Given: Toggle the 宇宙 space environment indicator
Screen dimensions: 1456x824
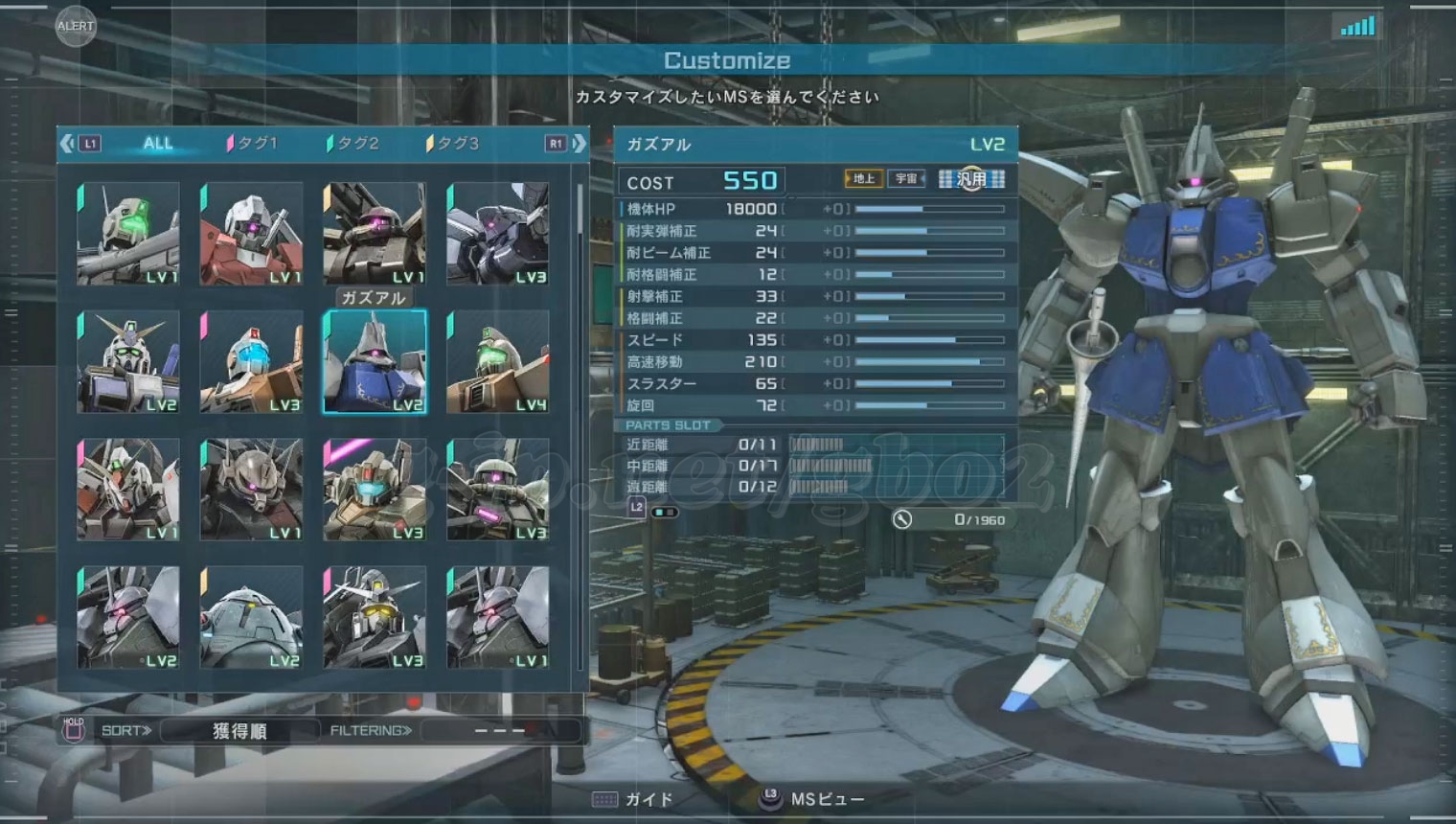Looking at the screenshot, I should coord(906,179).
